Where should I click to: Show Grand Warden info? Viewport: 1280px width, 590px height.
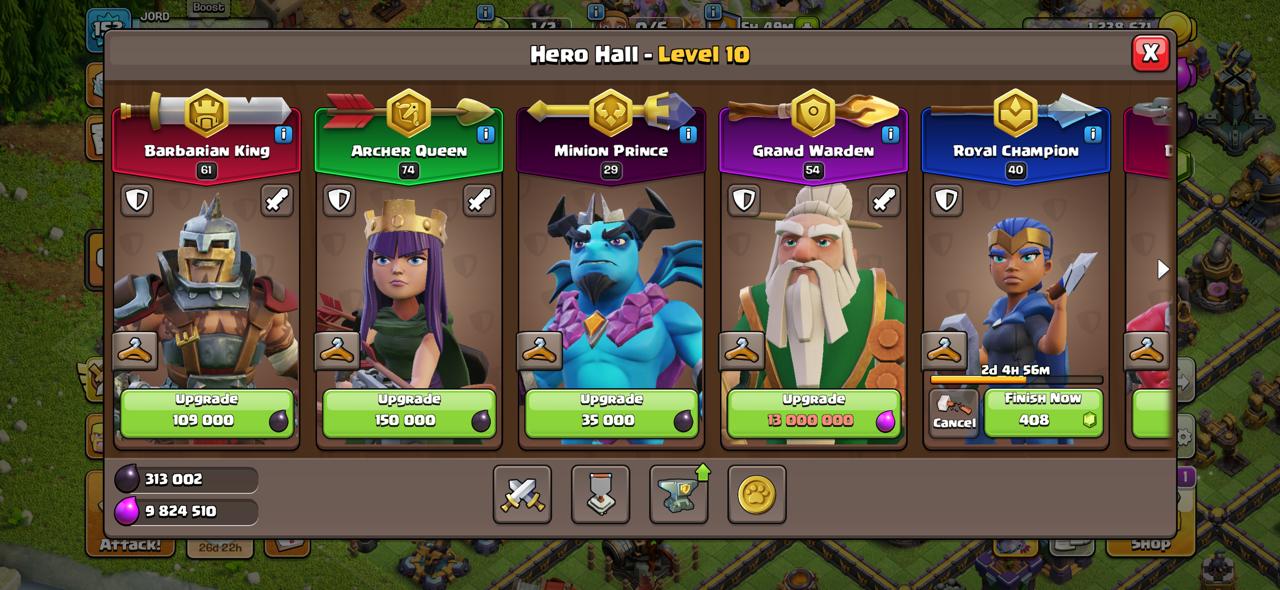tap(890, 134)
